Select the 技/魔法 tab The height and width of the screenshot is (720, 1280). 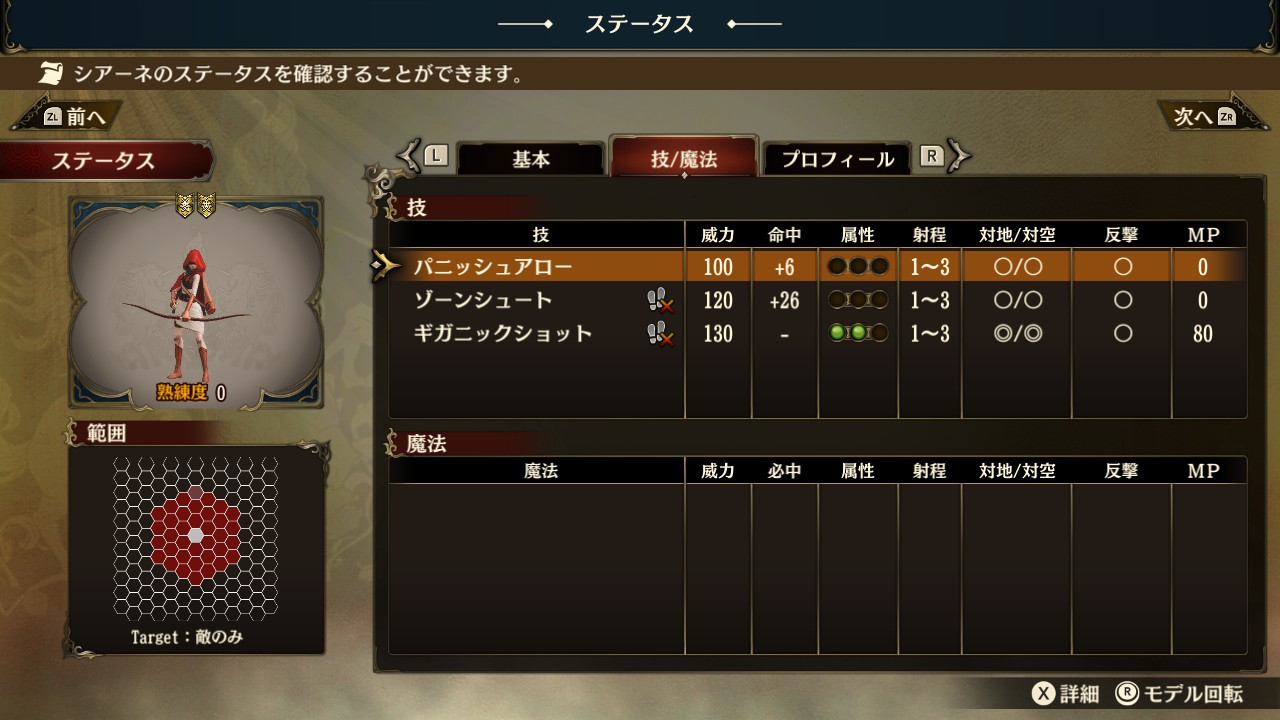click(x=684, y=159)
